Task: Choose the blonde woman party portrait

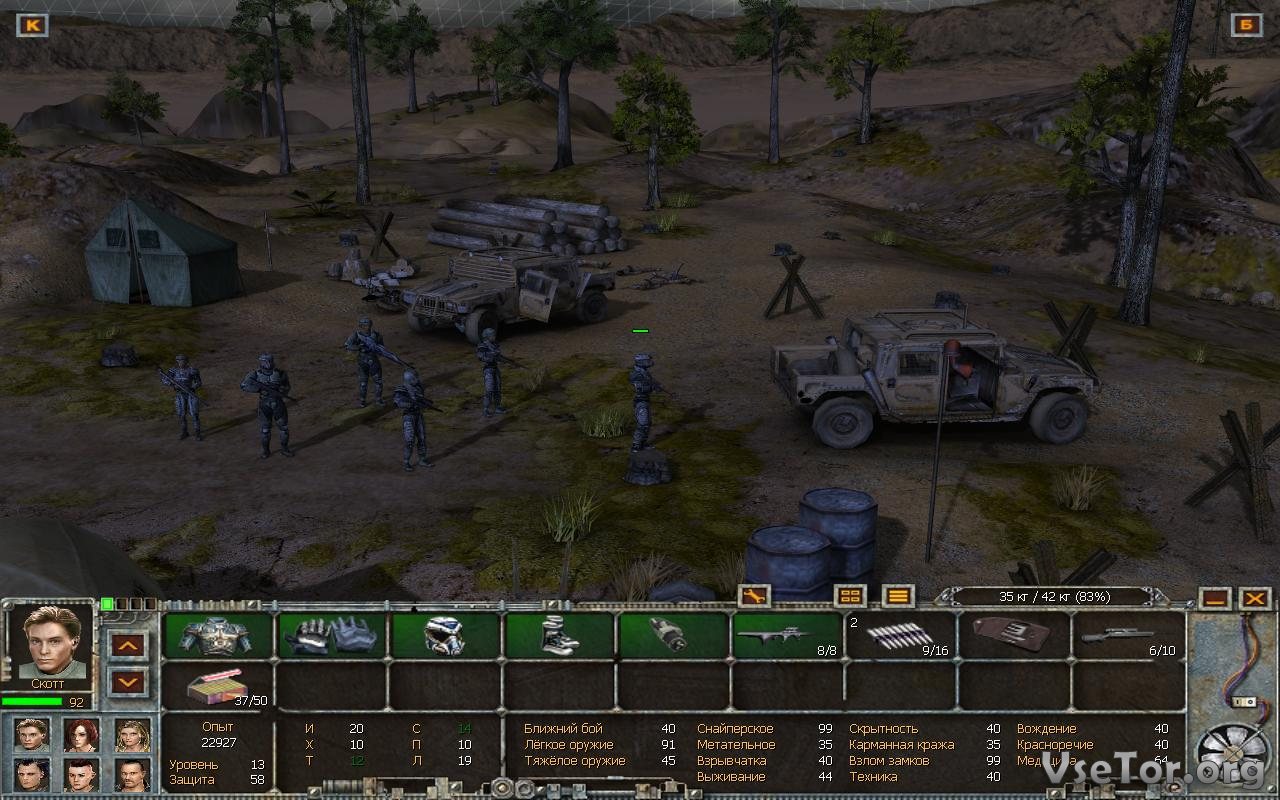Action: tap(132, 735)
